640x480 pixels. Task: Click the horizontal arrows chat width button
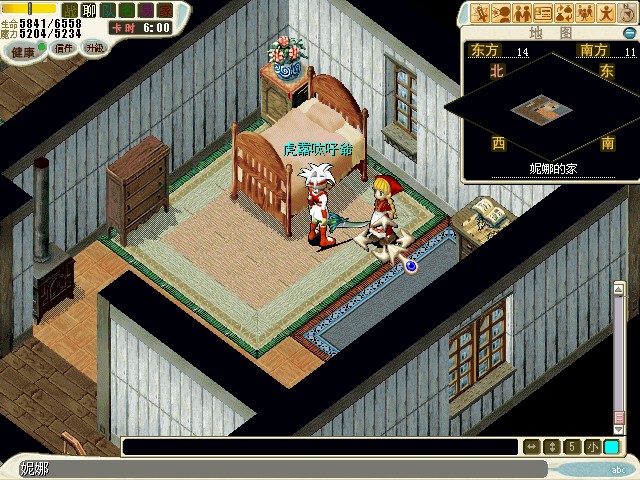click(532, 446)
